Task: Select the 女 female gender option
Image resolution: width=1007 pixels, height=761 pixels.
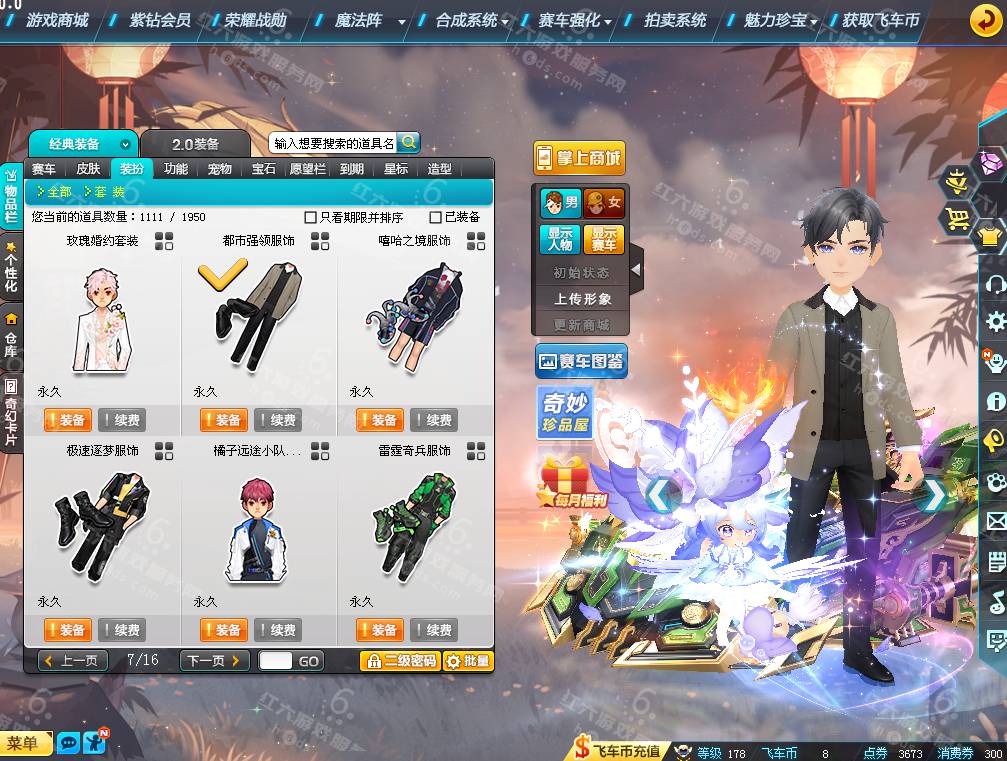Action: pyautogui.click(x=603, y=203)
